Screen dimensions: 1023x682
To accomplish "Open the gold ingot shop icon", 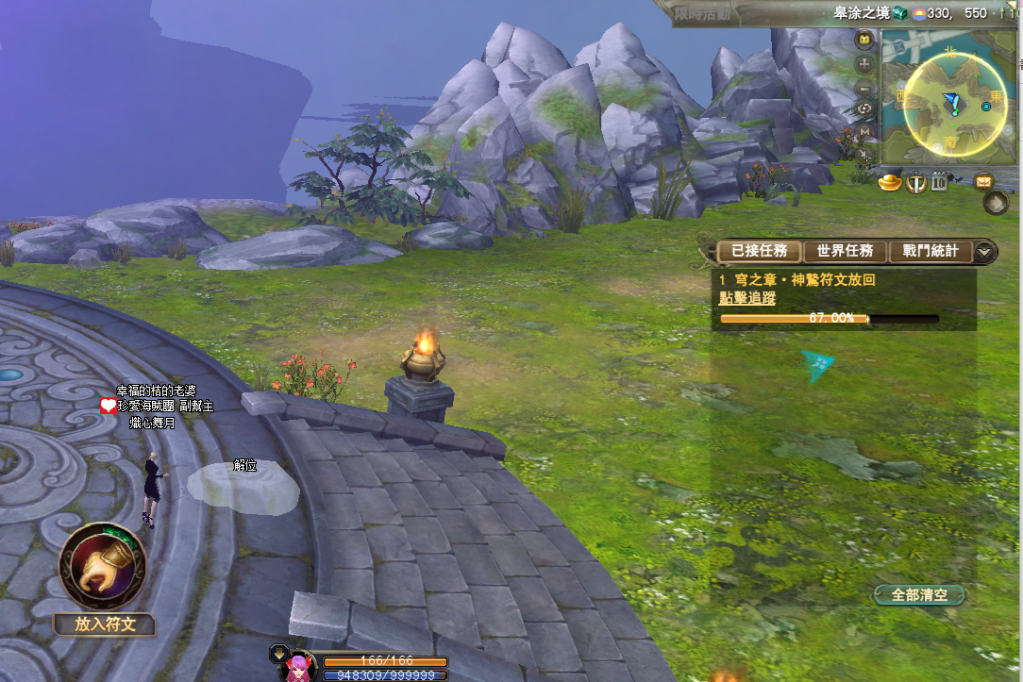I will pos(890,182).
